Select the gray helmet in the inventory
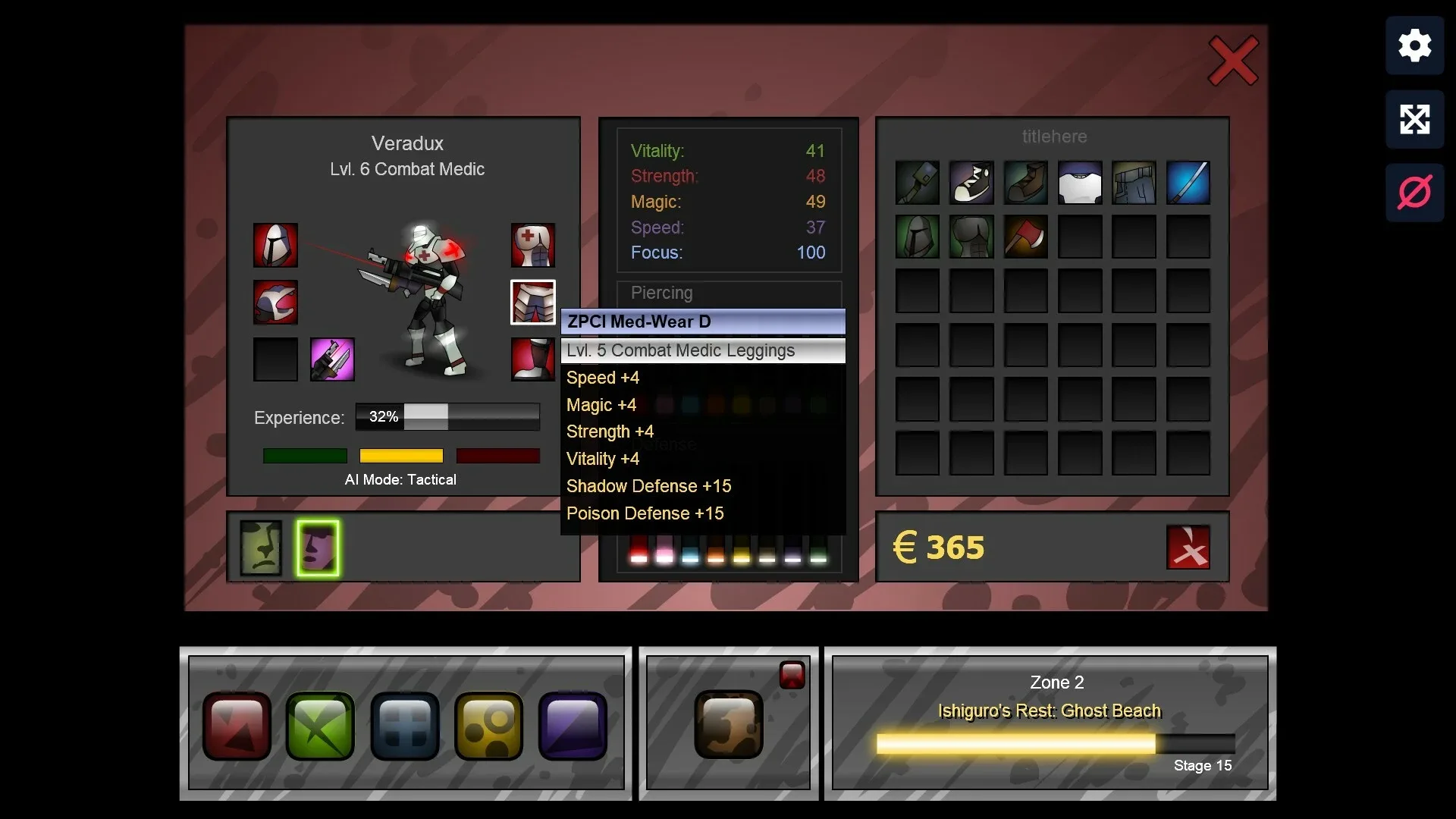1456x819 pixels. click(917, 237)
